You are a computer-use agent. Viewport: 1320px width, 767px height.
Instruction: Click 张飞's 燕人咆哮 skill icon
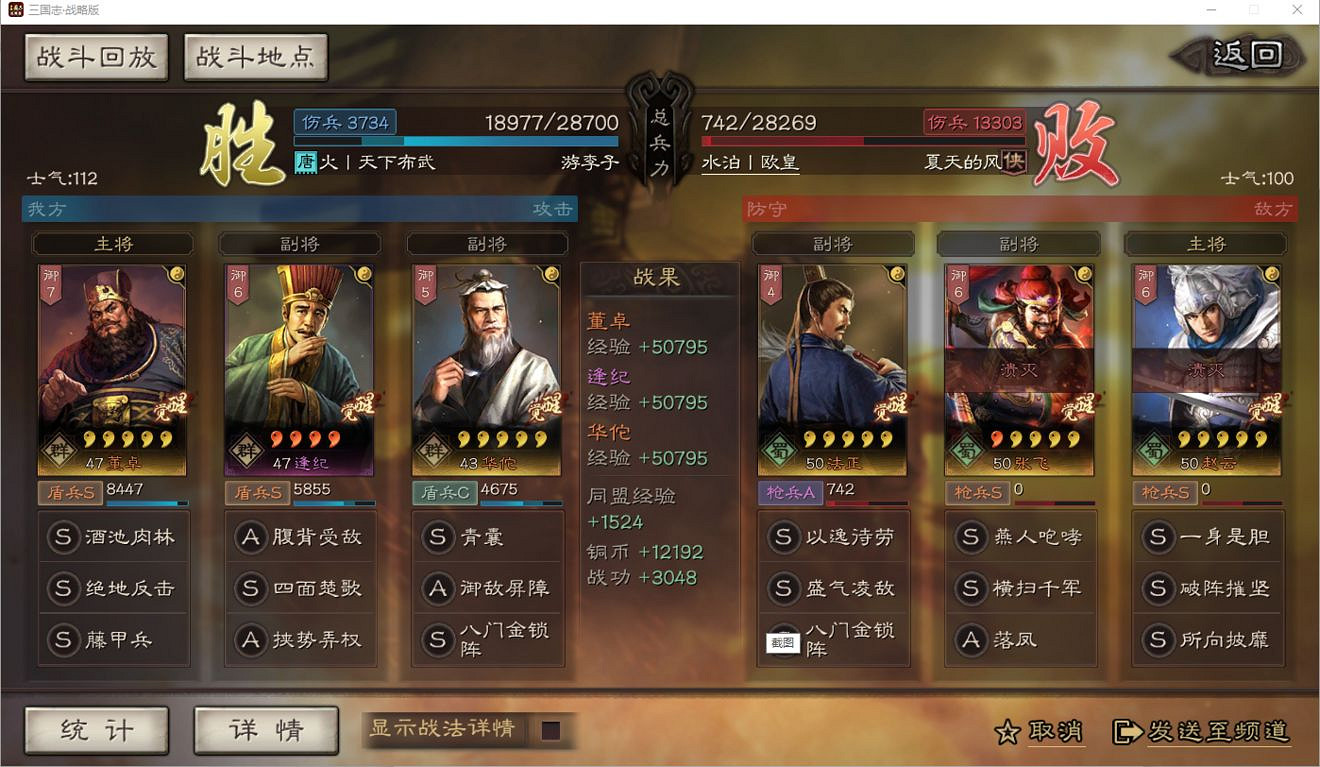971,537
